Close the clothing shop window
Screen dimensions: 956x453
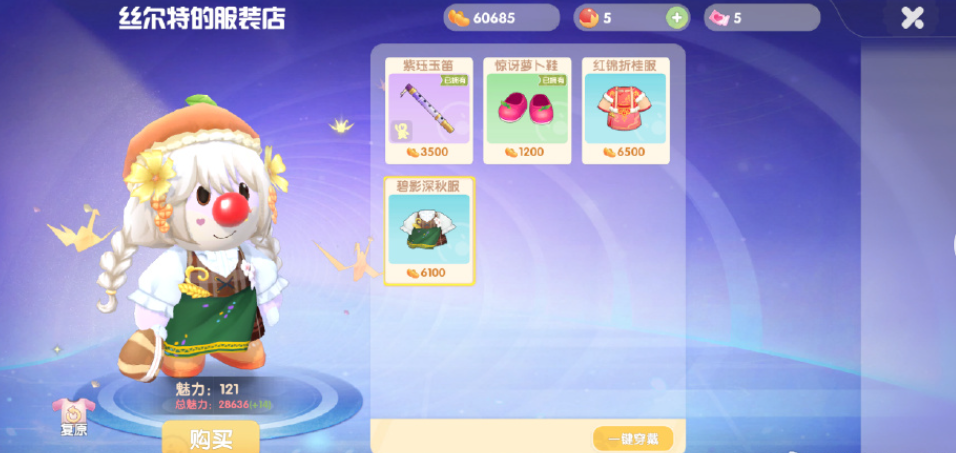pyautogui.click(x=912, y=17)
